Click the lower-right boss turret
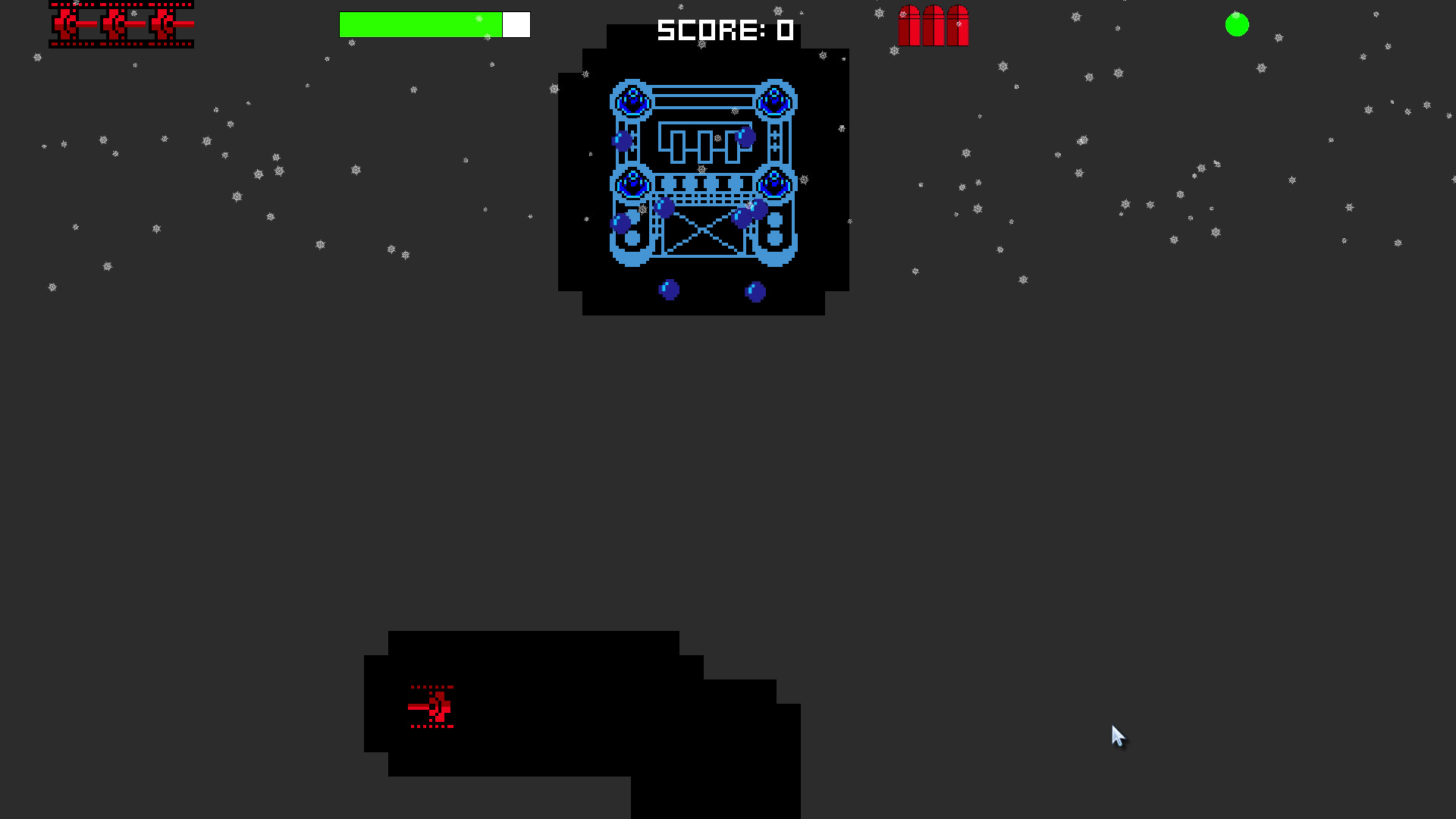 click(x=775, y=182)
